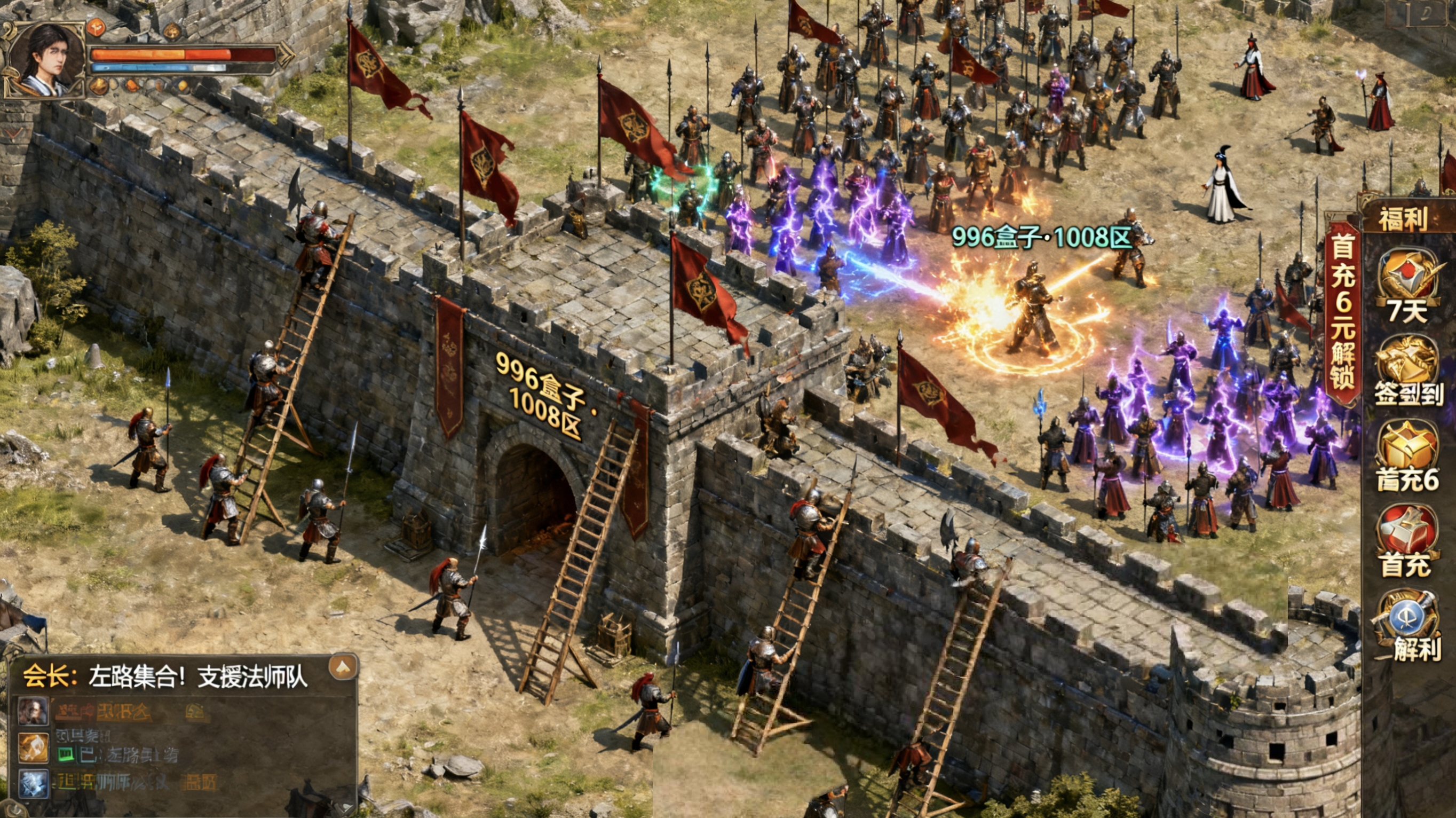Click the elder face avatar in chat

click(x=33, y=711)
